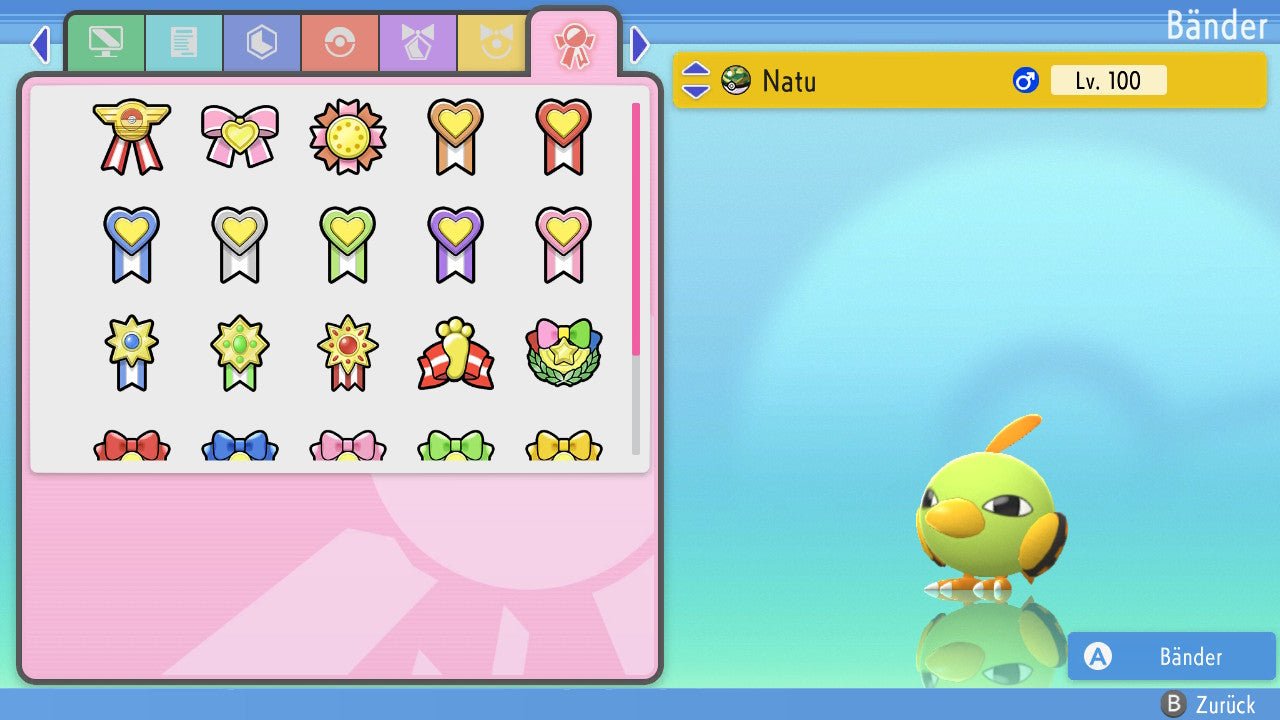Select the footprint ribbon
The height and width of the screenshot is (720, 1280).
456,354
